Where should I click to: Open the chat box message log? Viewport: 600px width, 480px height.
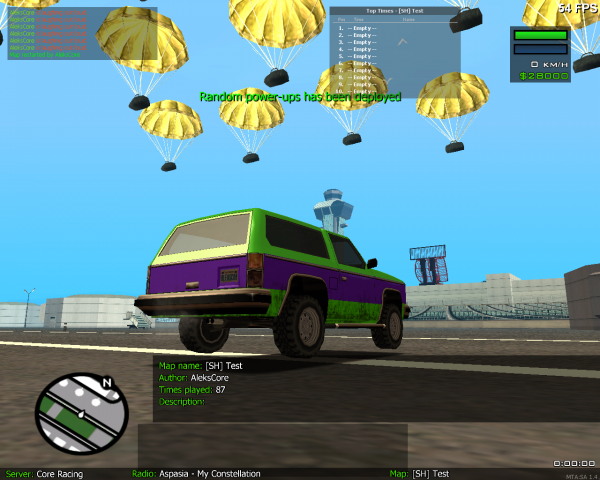82,34
